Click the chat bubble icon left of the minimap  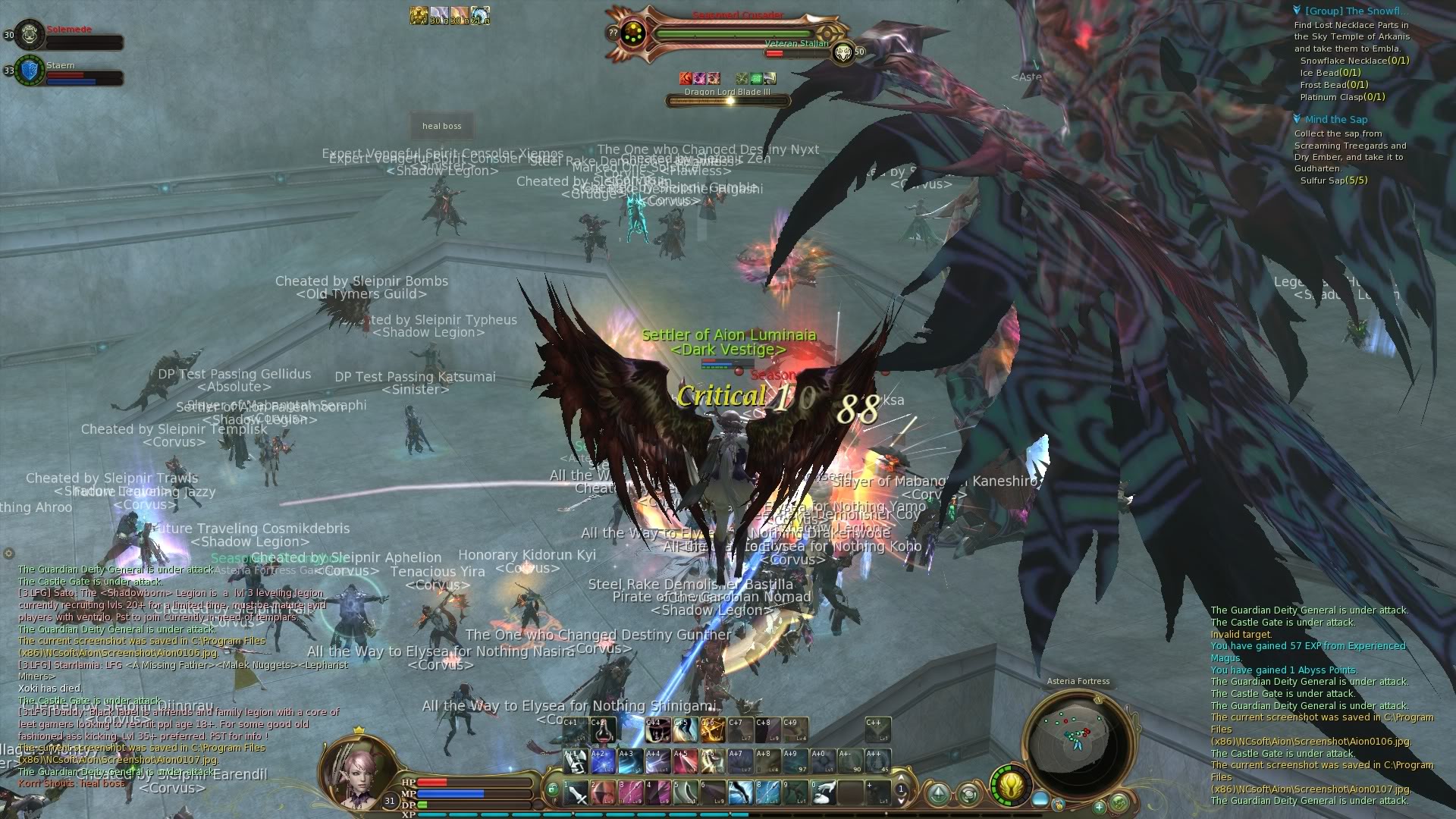969,795
